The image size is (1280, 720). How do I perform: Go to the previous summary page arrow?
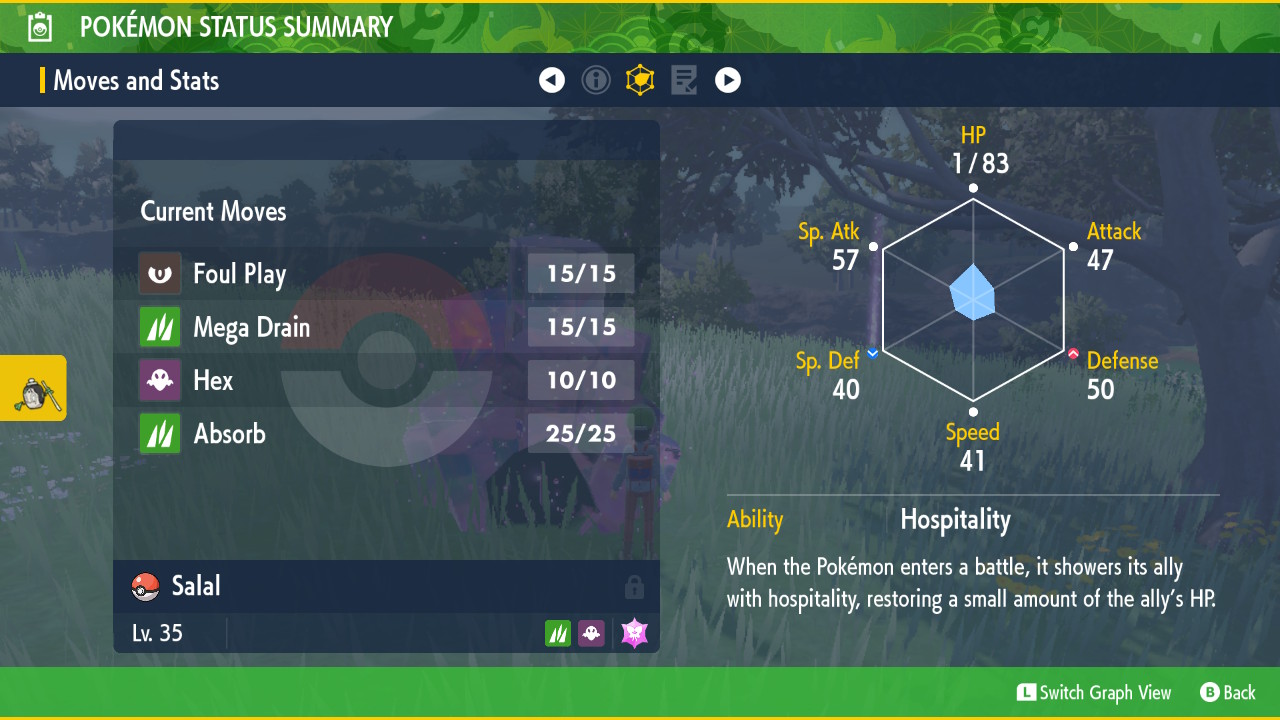pyautogui.click(x=552, y=80)
